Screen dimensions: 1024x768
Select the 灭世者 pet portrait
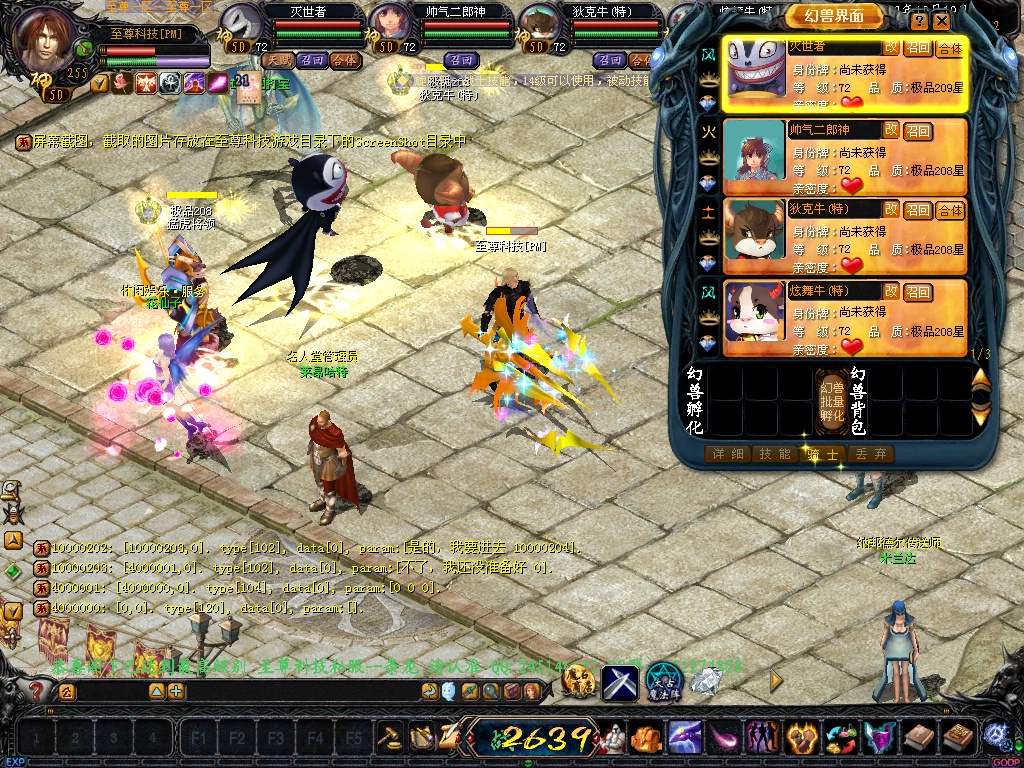tap(754, 75)
